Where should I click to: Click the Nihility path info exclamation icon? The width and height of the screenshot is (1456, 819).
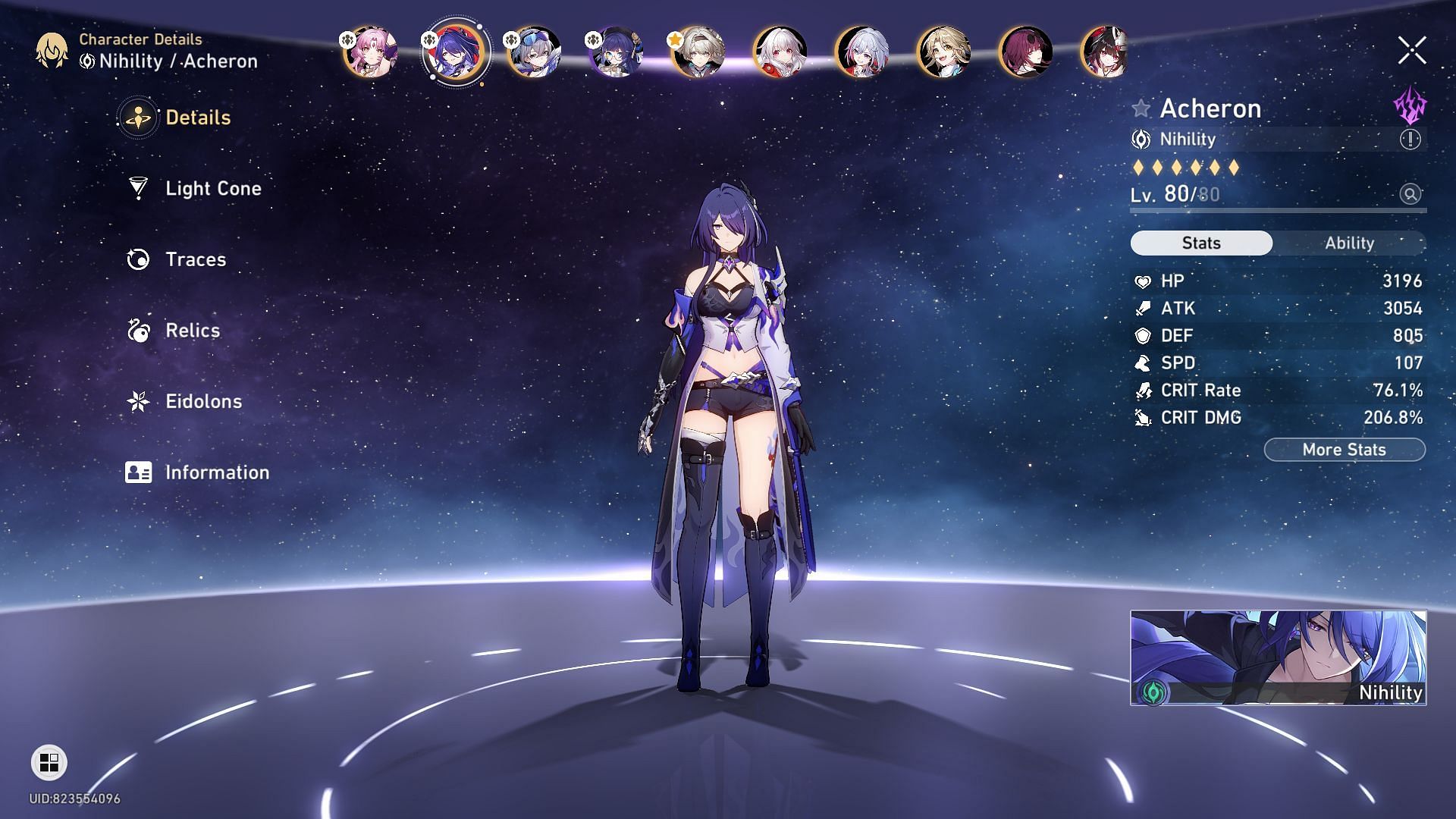tap(1410, 140)
